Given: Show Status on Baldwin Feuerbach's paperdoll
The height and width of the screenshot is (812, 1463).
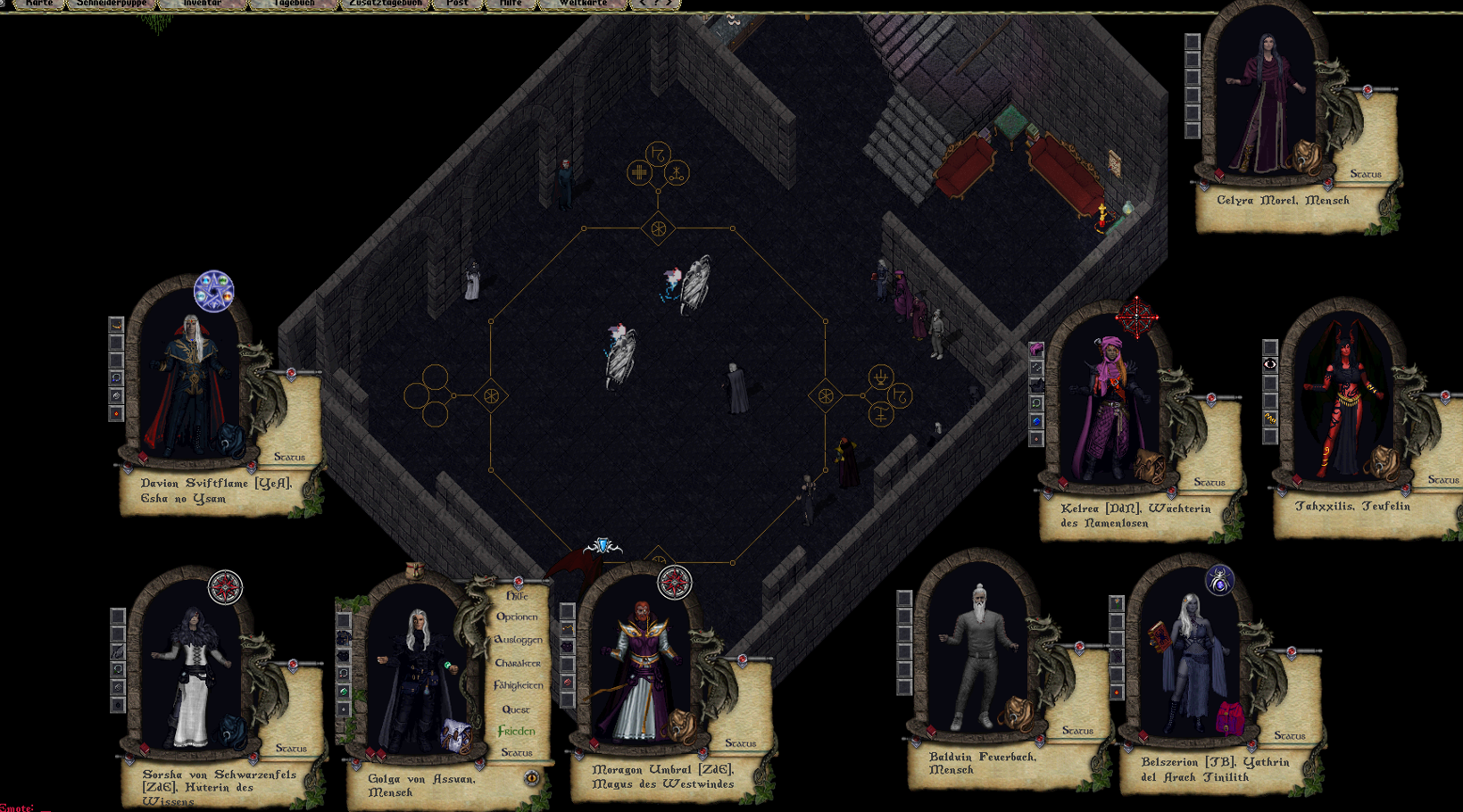Looking at the screenshot, I should point(1077,731).
